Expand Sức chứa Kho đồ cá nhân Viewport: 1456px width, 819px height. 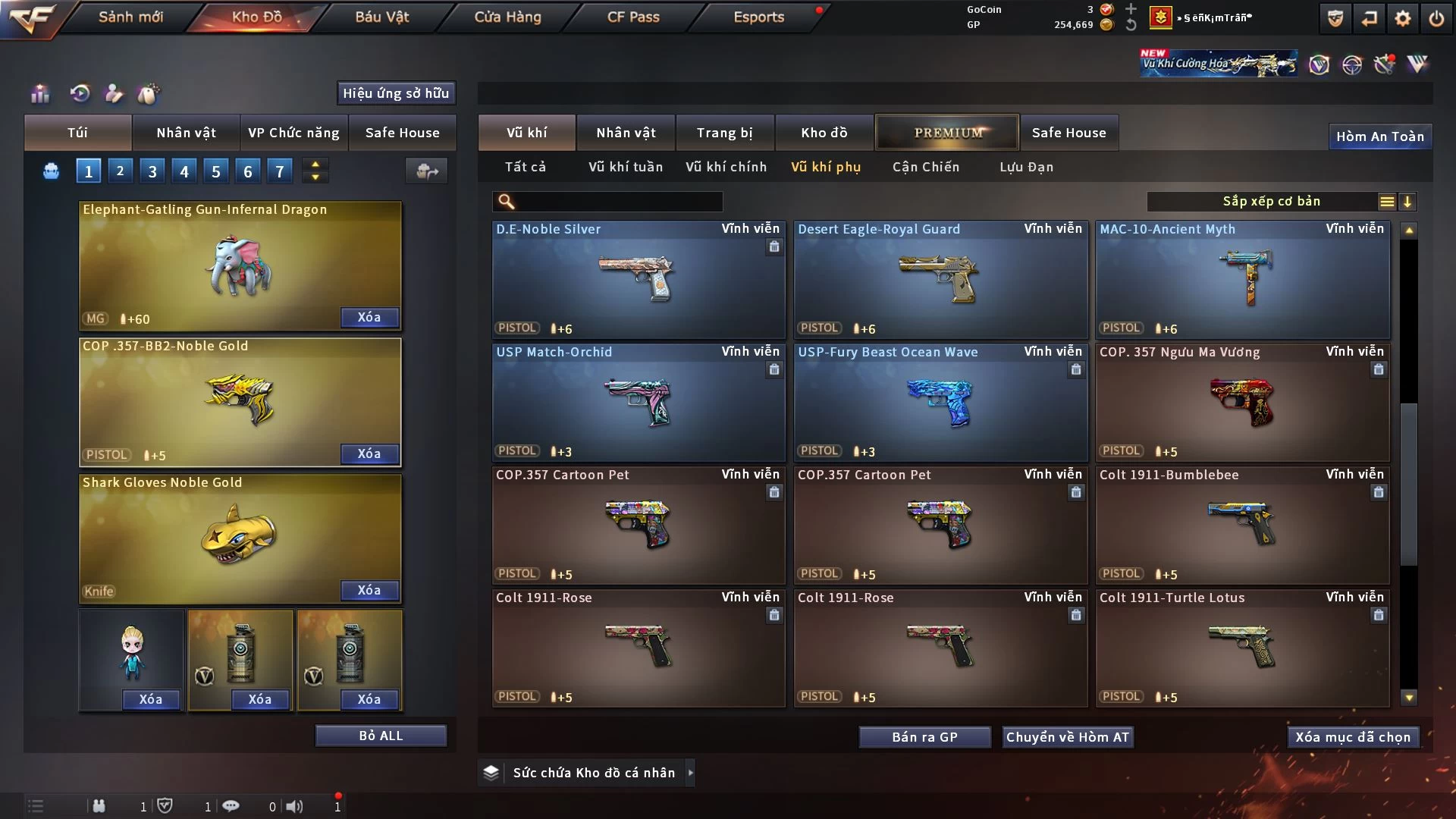pos(690,773)
